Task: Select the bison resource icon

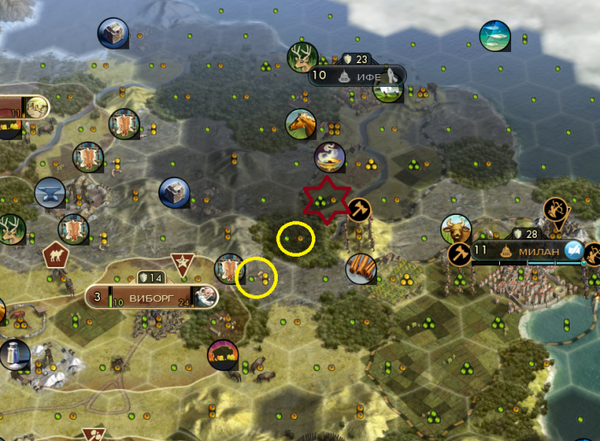Action: [x=220, y=353]
